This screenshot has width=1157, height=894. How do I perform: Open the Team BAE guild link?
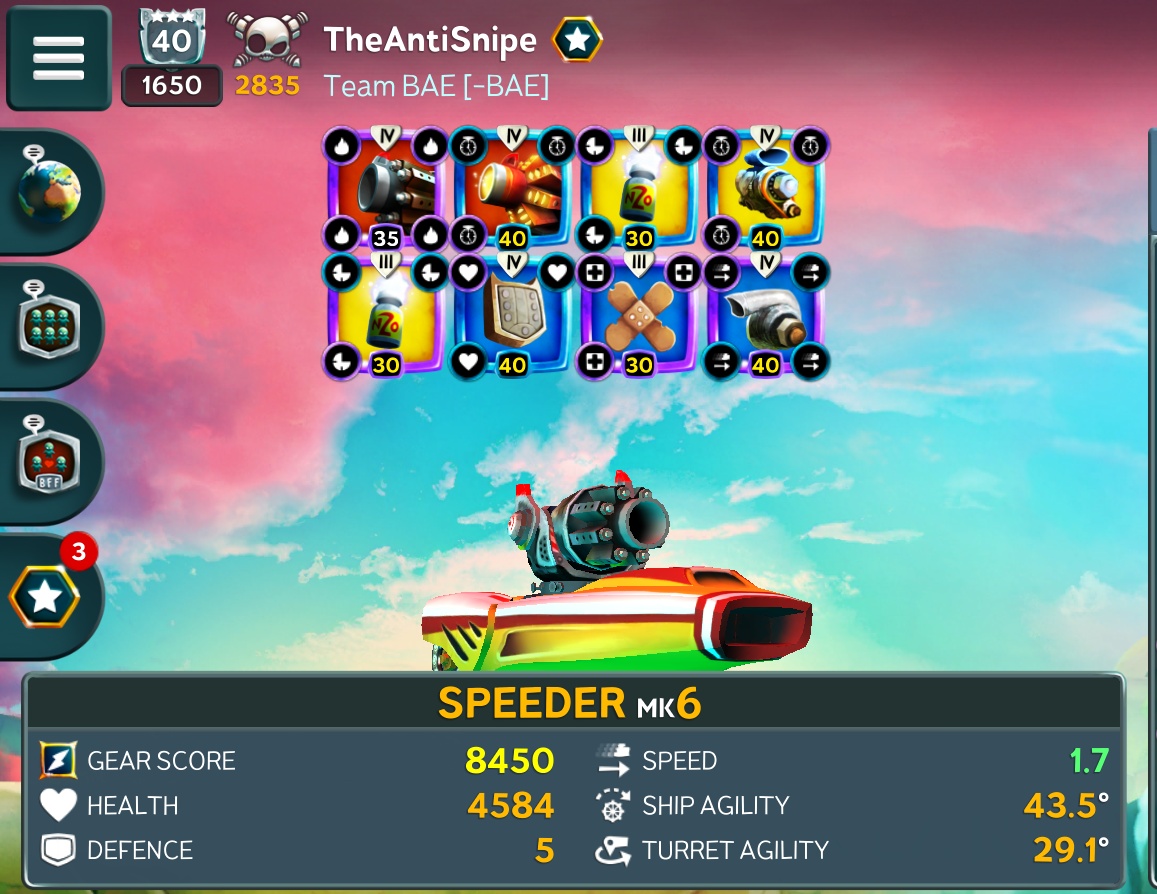click(436, 86)
